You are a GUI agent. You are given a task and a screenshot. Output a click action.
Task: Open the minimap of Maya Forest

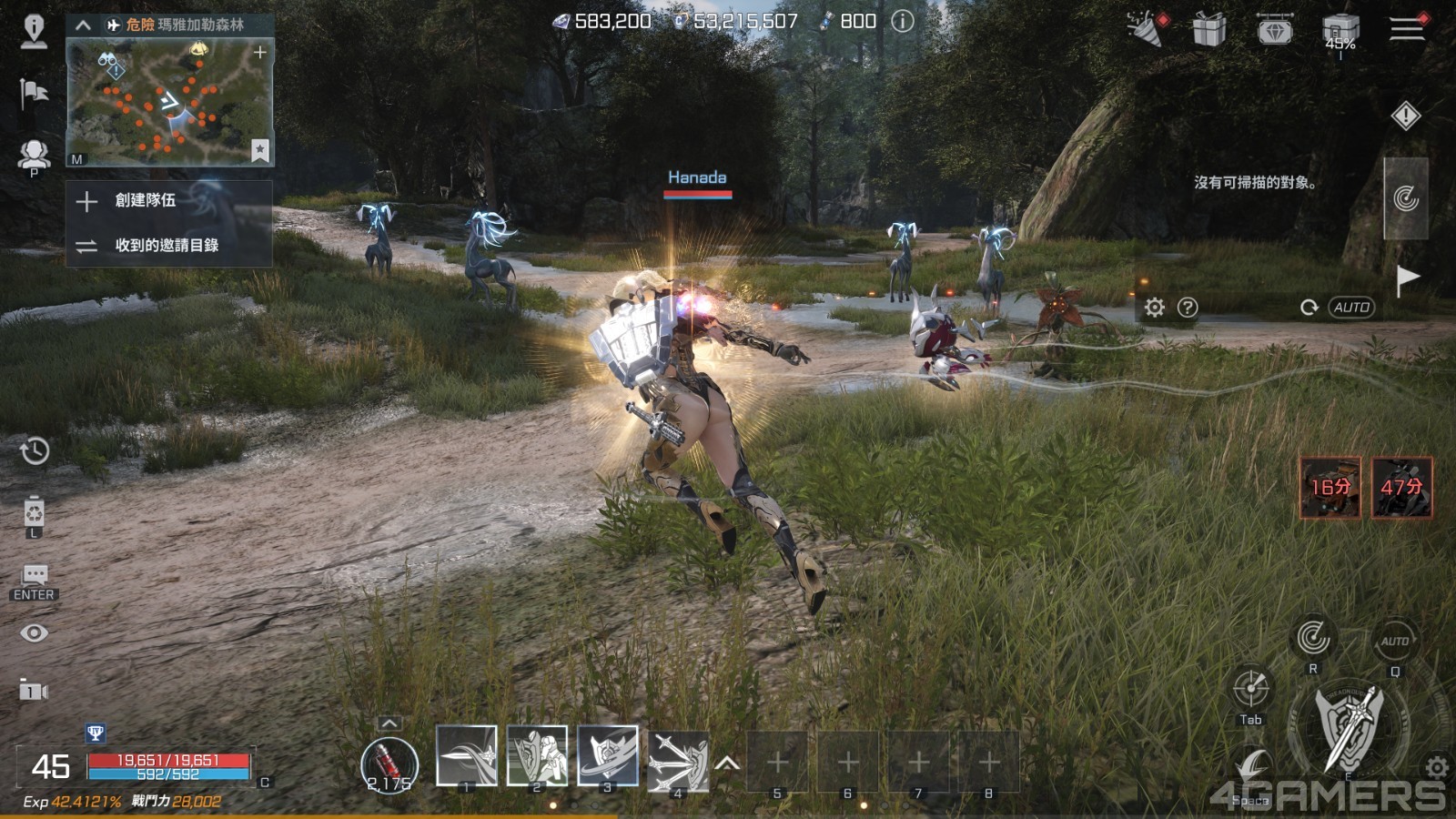(169, 102)
